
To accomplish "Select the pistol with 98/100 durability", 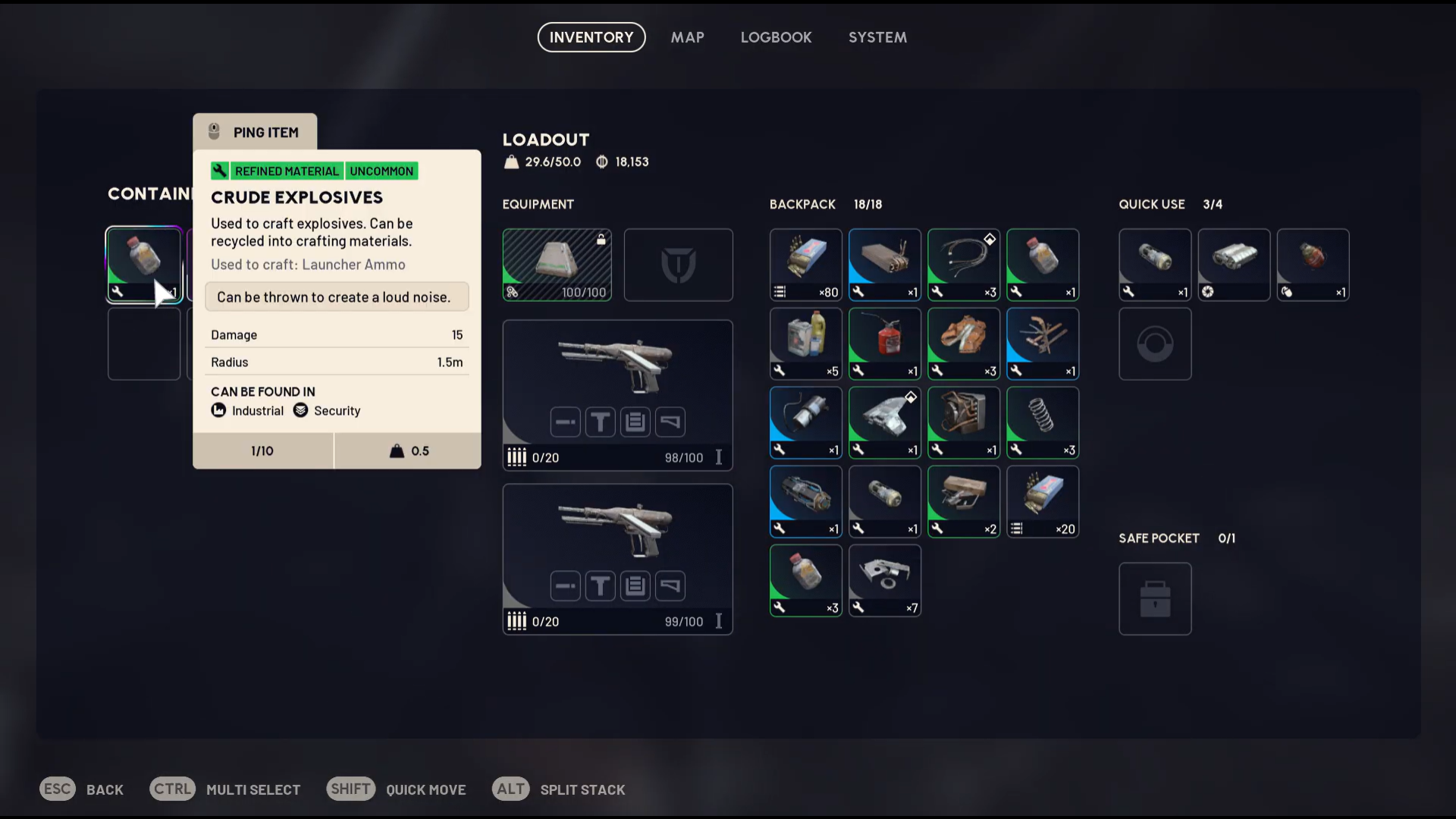I will [617, 394].
